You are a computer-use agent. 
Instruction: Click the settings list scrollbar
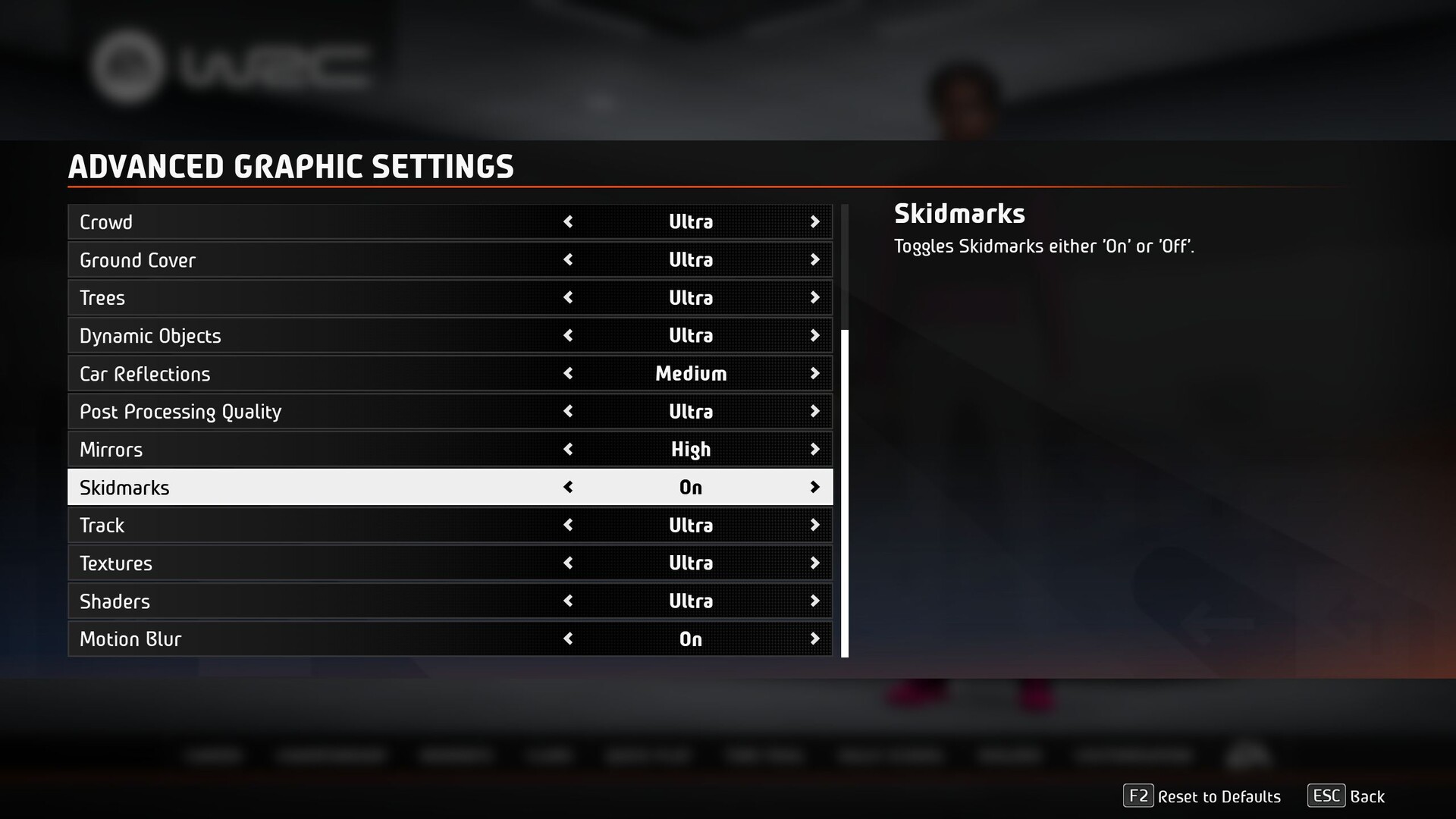tap(845, 493)
